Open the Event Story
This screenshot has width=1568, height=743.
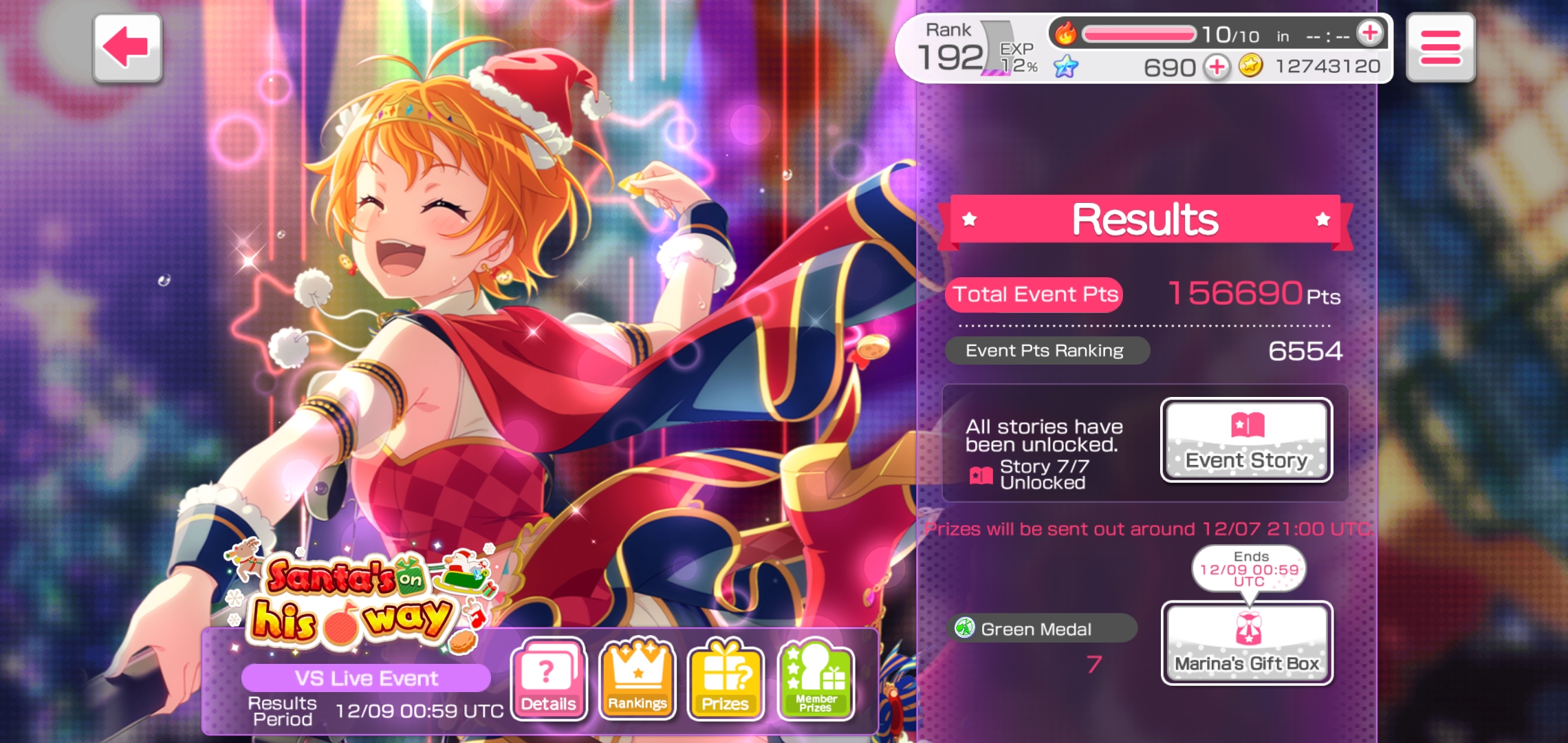(x=1246, y=440)
